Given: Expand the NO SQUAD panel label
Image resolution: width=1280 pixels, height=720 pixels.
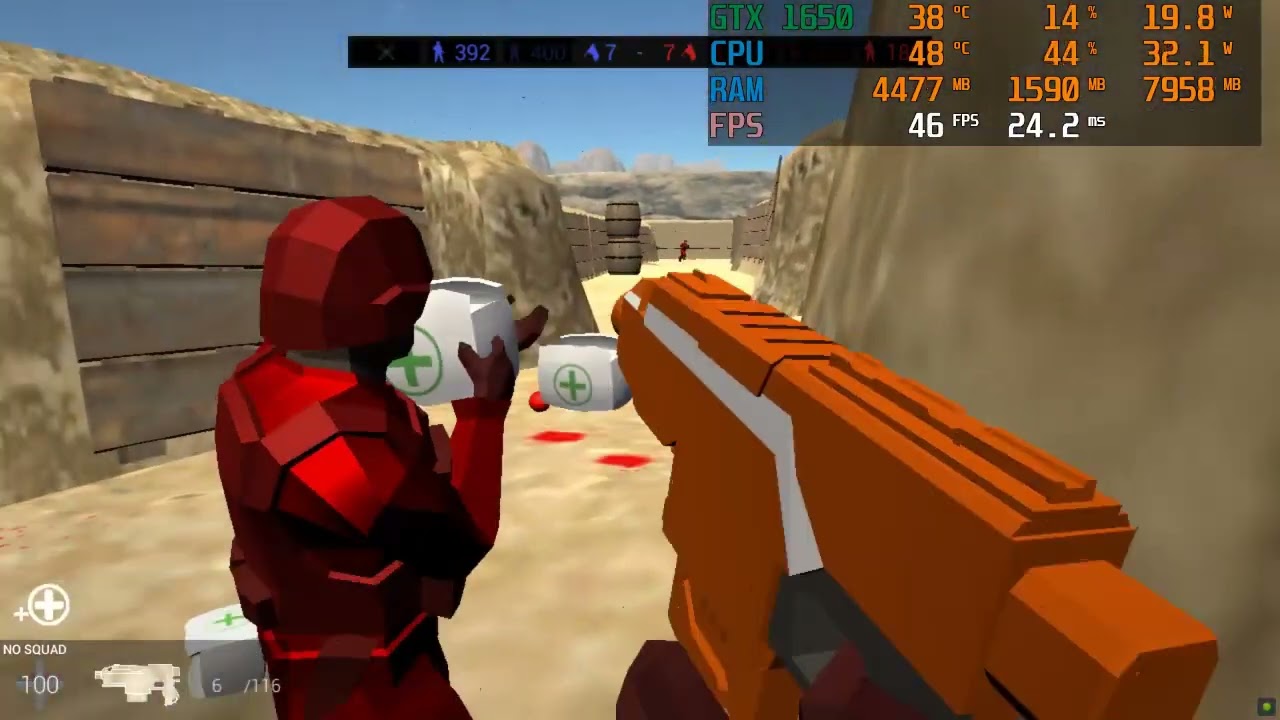Looking at the screenshot, I should [33, 649].
